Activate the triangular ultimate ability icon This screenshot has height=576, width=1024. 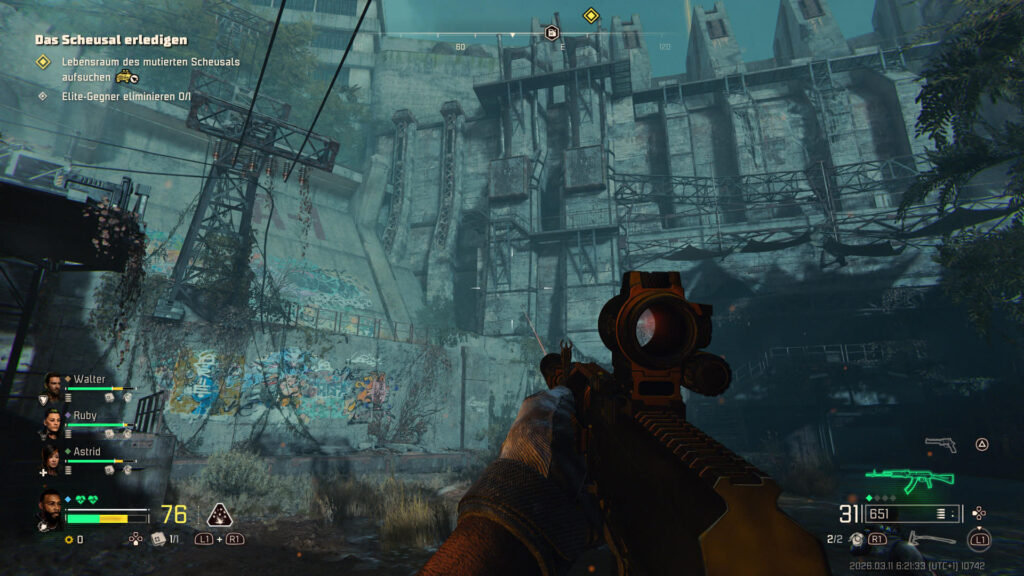click(x=219, y=515)
